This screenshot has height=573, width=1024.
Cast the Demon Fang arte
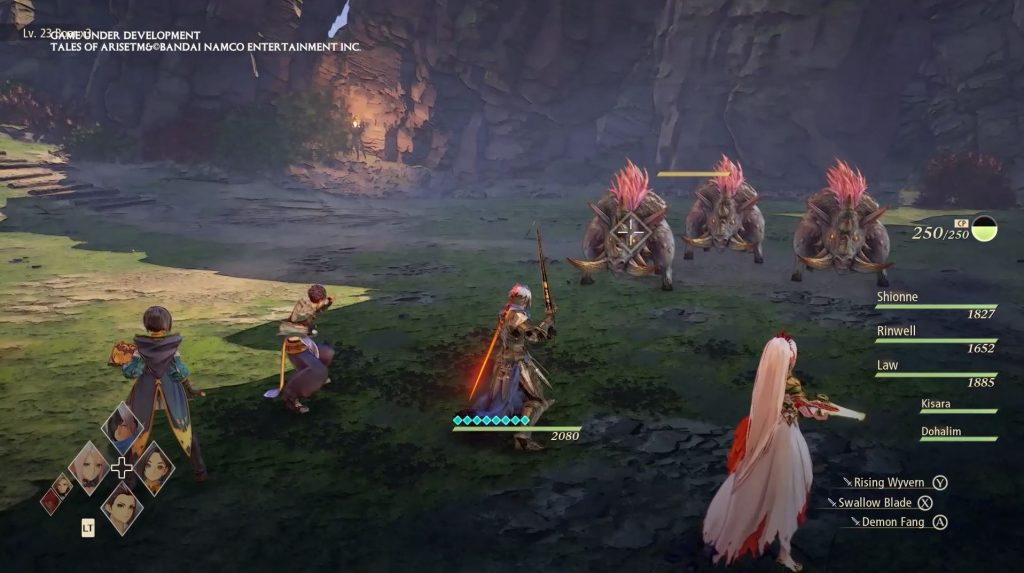892,522
